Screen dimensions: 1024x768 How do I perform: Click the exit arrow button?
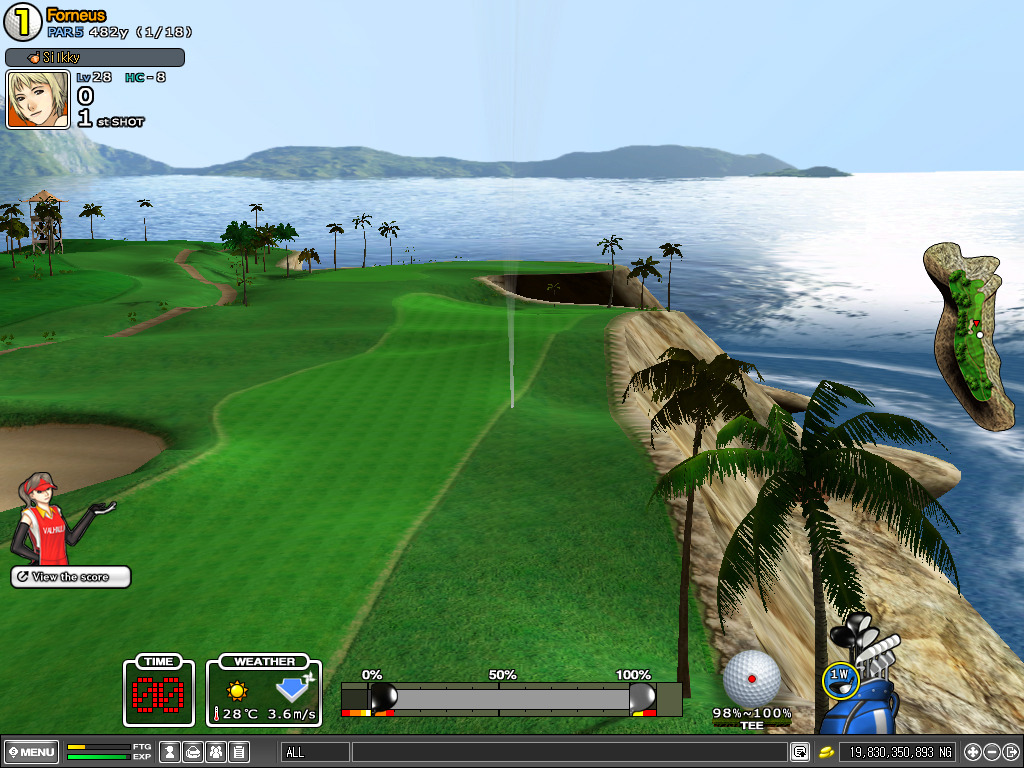point(1010,752)
